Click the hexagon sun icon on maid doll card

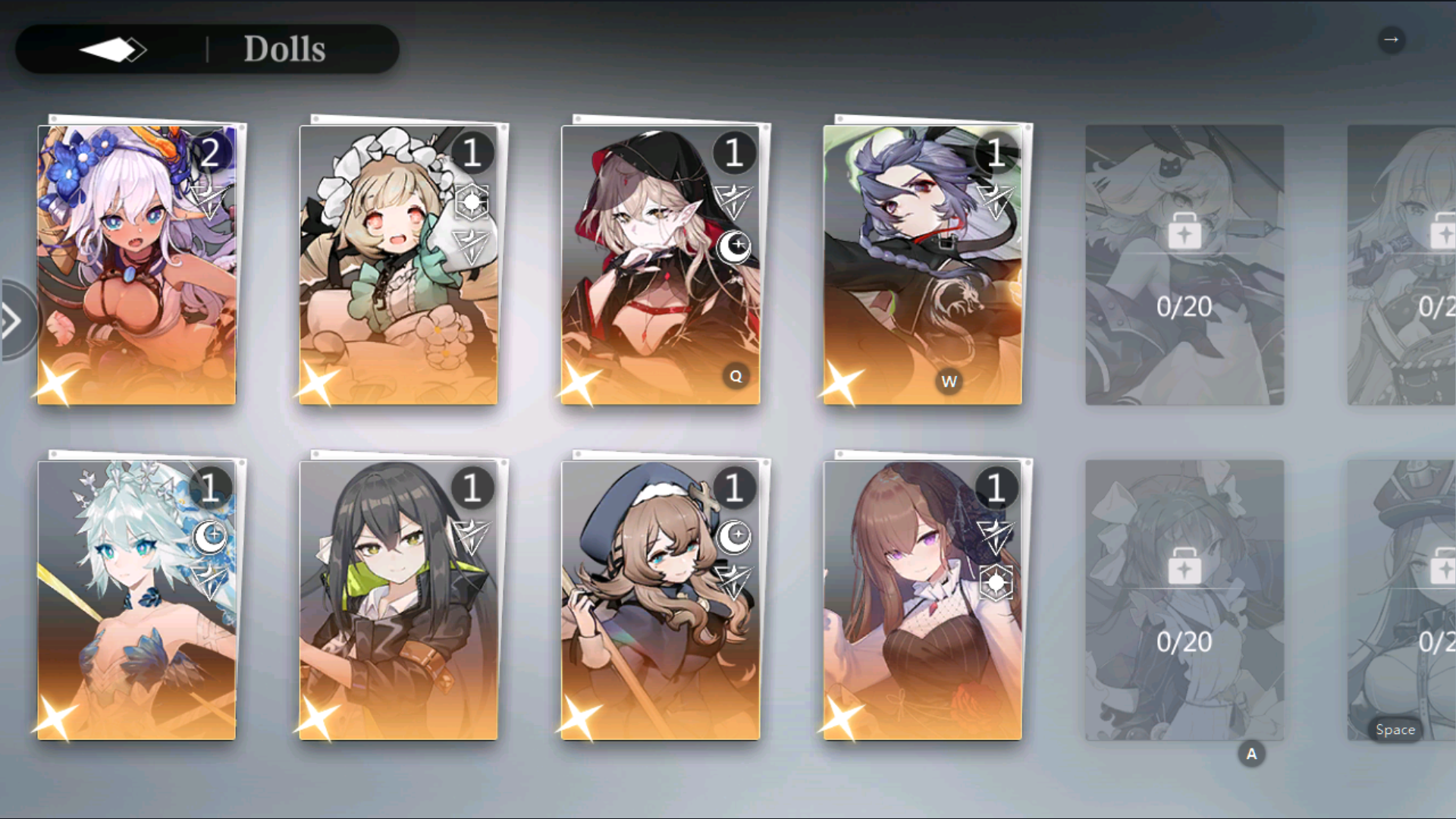[472, 202]
